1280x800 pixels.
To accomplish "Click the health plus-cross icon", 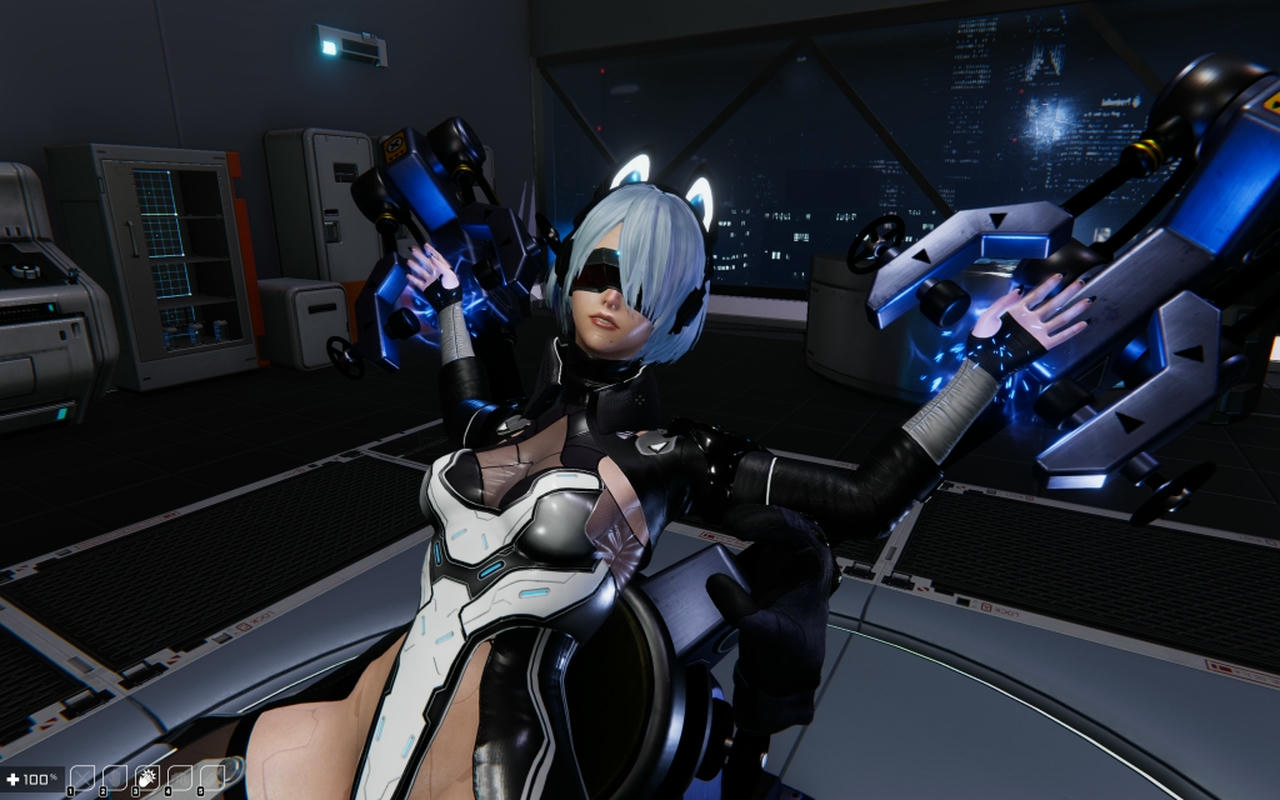I will pyautogui.click(x=13, y=778).
